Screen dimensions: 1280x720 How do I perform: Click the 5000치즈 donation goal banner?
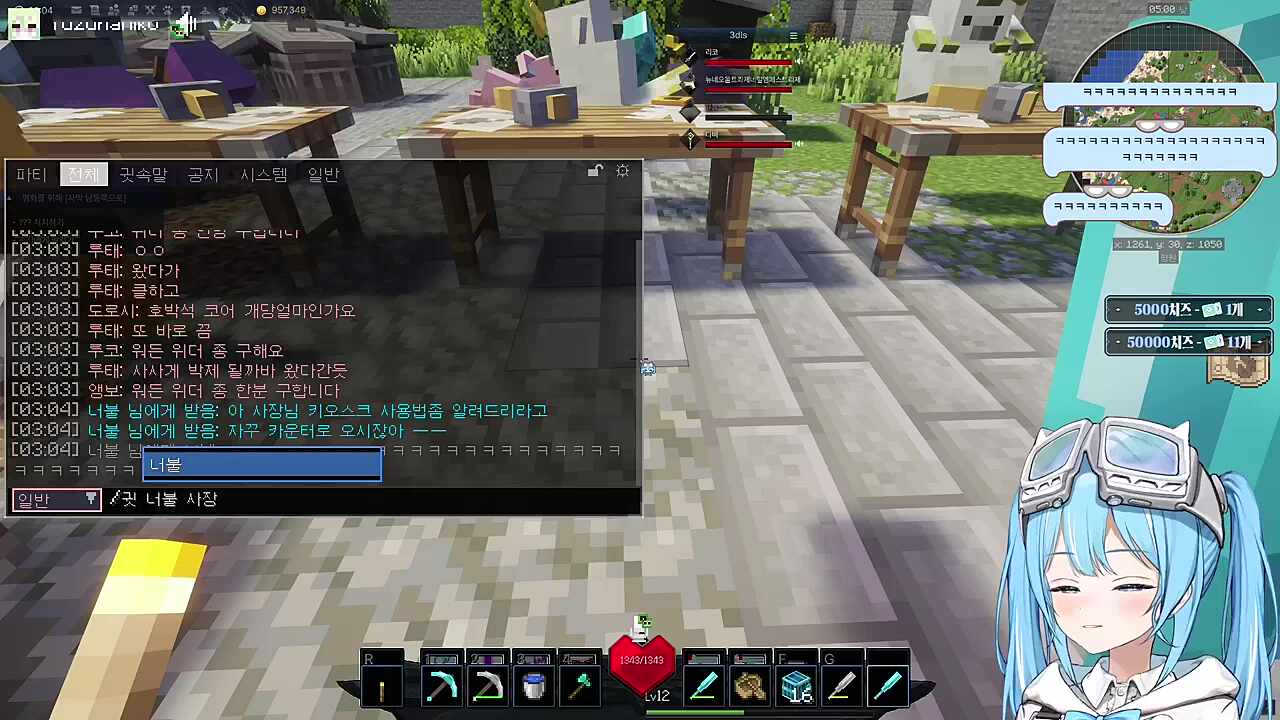1188,310
